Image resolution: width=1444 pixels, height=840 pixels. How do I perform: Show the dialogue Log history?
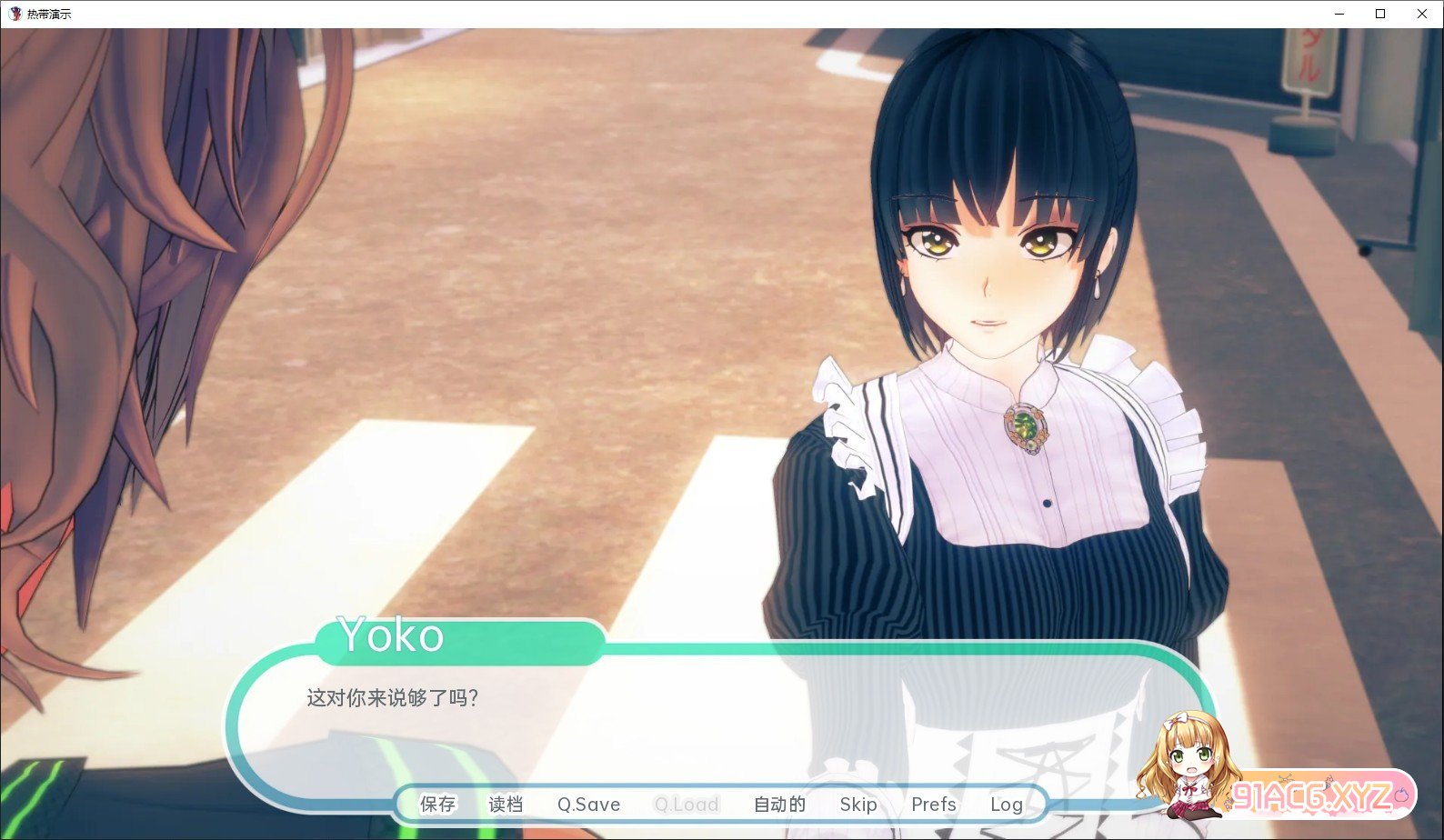(1007, 805)
